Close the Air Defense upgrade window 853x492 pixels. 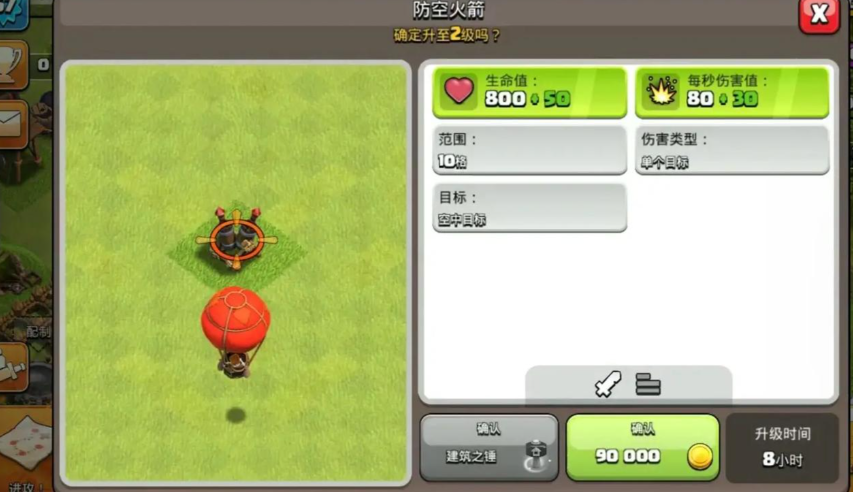pos(818,15)
